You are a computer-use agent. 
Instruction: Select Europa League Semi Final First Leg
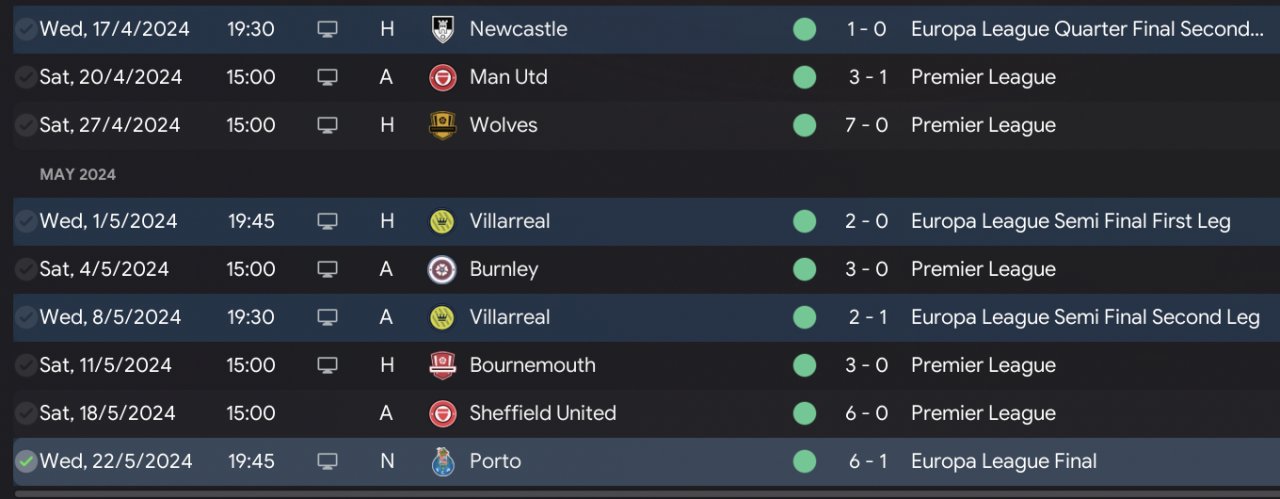tap(1070, 221)
